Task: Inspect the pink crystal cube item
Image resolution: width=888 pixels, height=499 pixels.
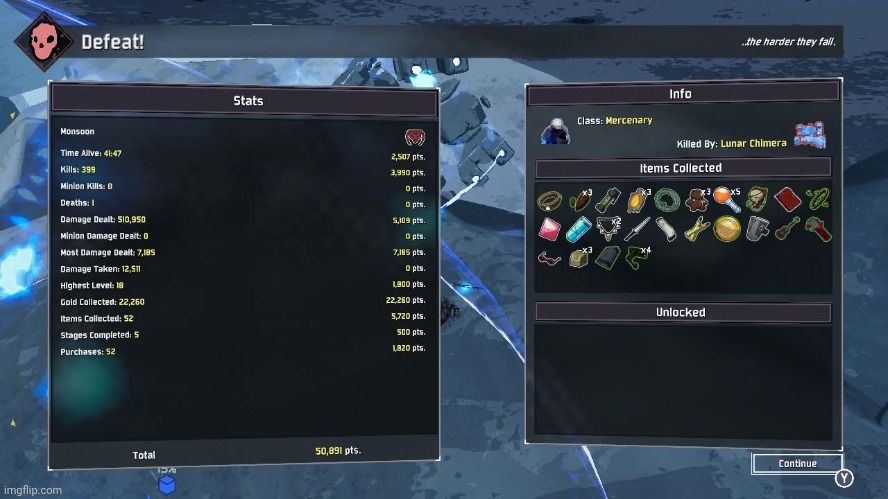Action: point(549,229)
